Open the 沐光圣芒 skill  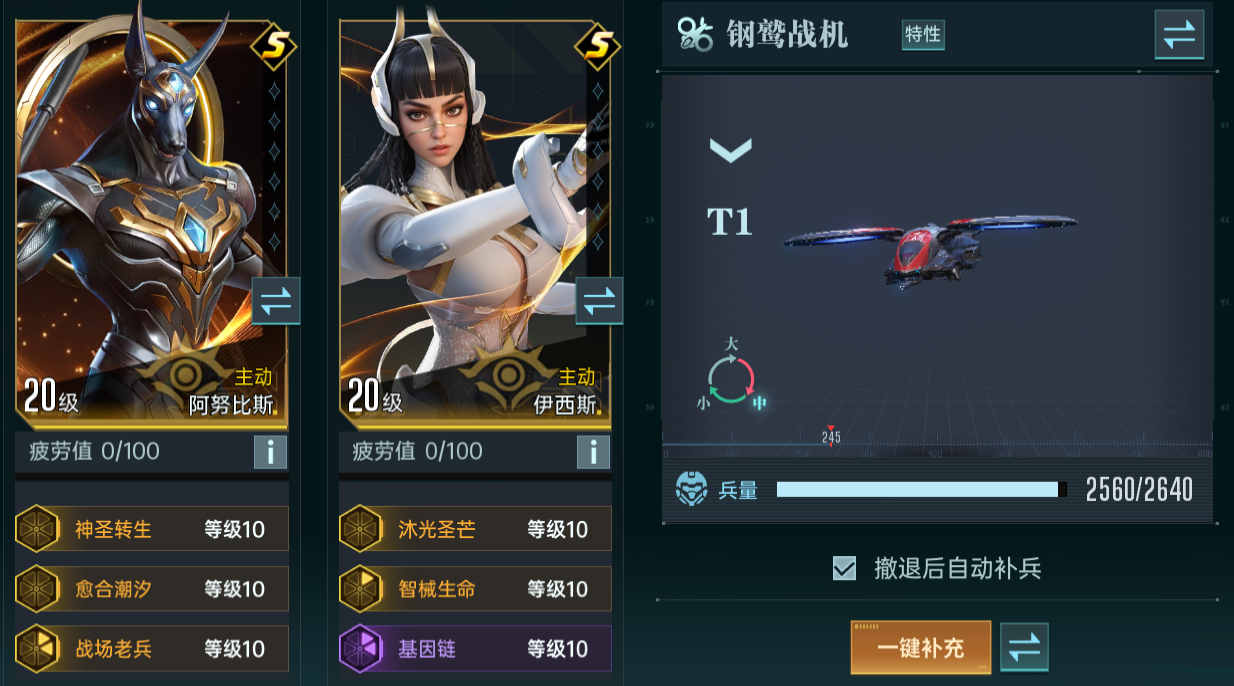(475, 529)
